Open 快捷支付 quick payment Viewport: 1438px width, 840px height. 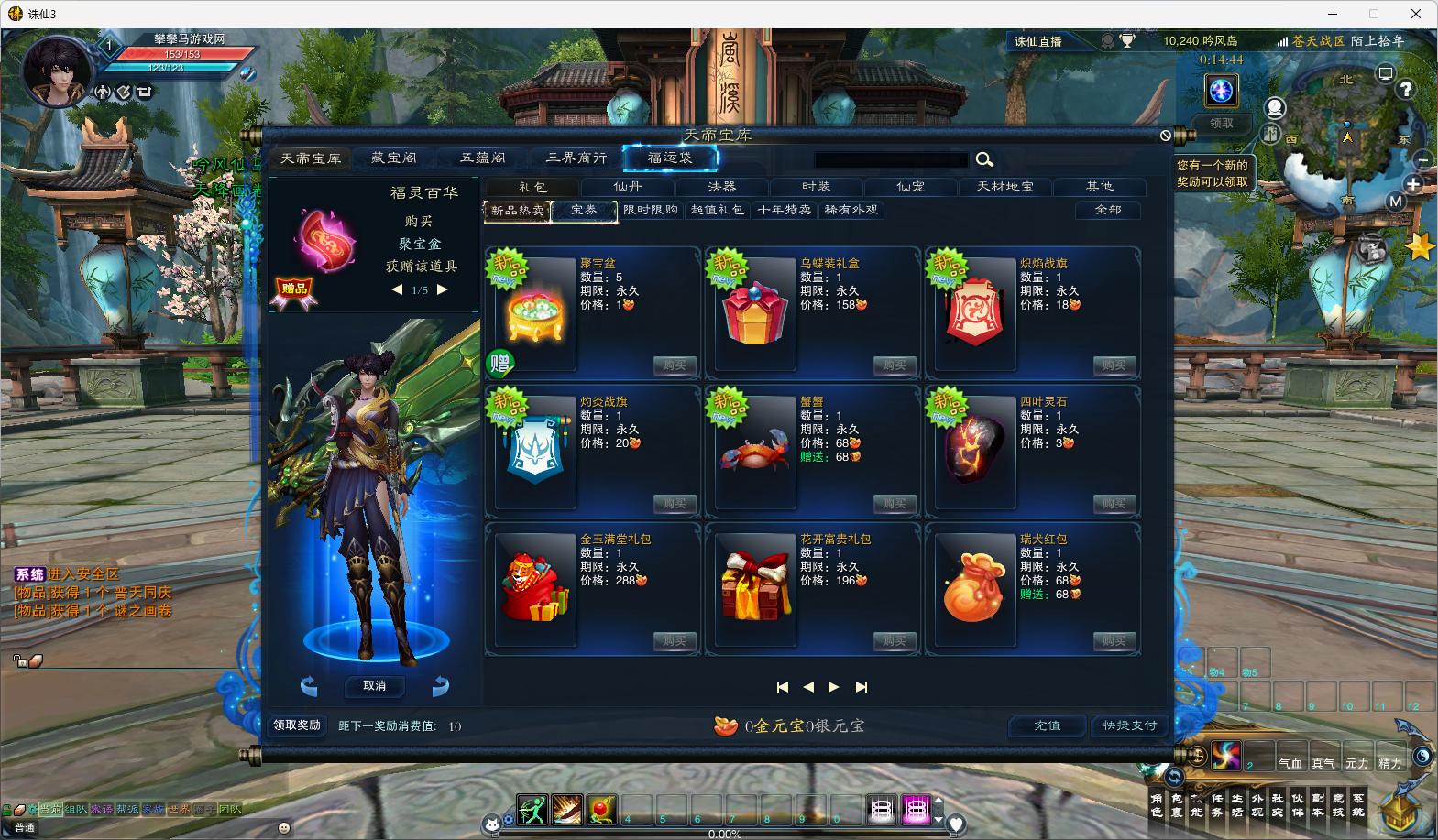(1130, 725)
